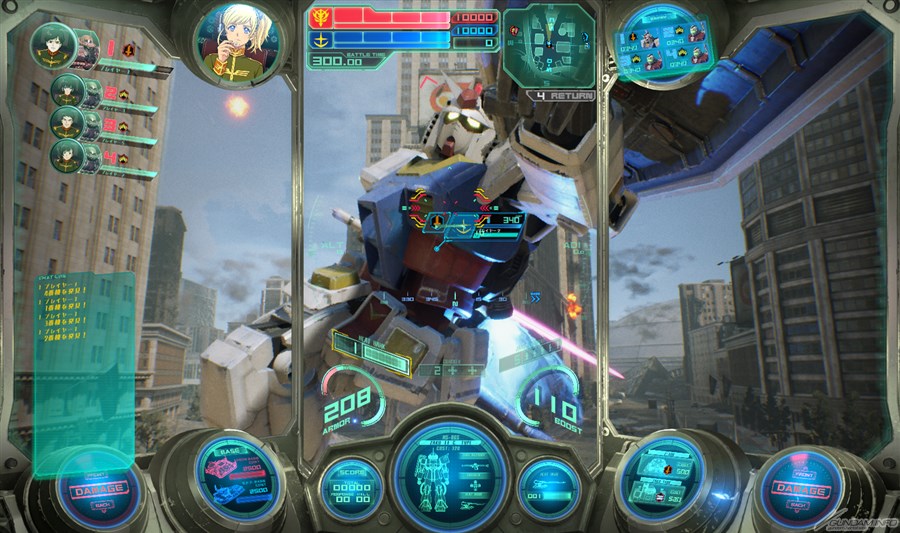Select the mobile suit schematic display
The height and width of the screenshot is (533, 900).
pos(449,474)
